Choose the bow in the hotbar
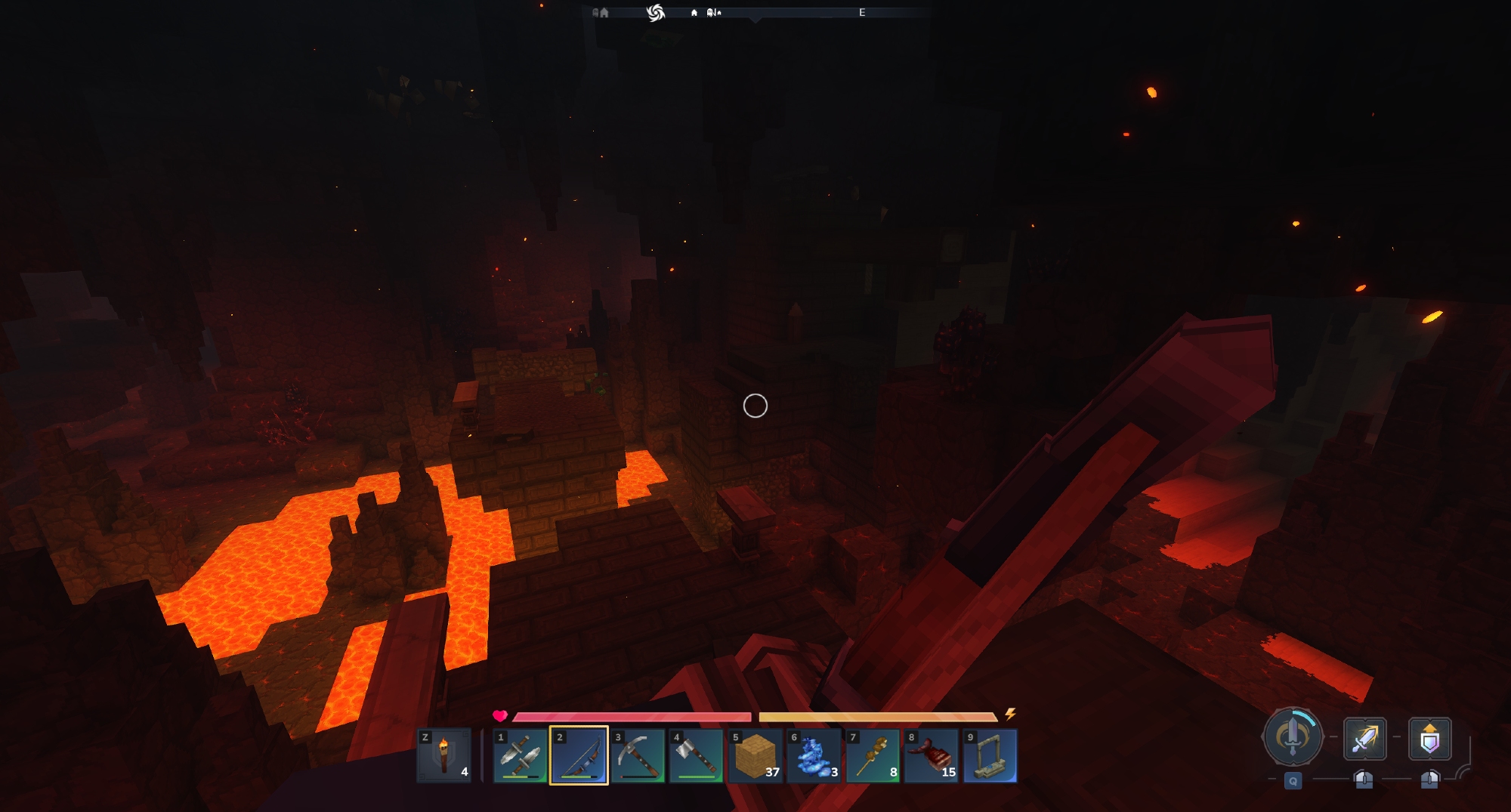The height and width of the screenshot is (812, 1511). click(579, 755)
